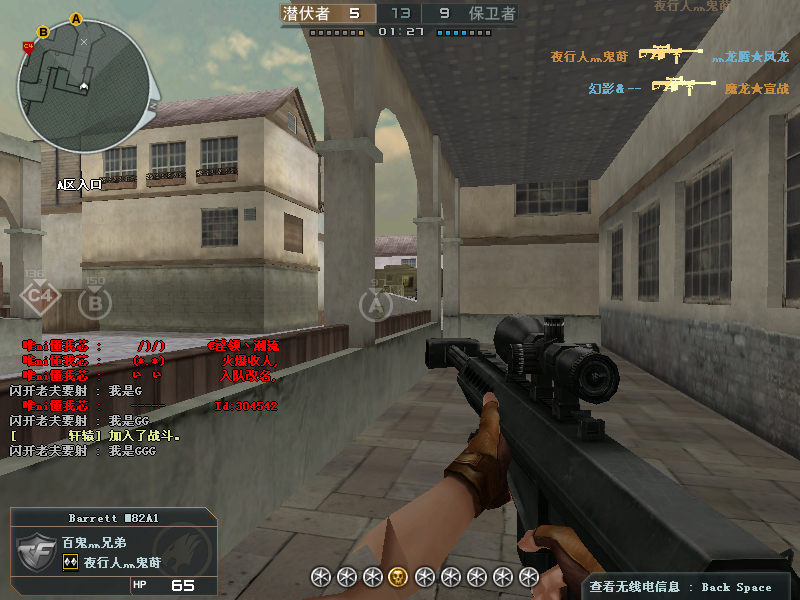Select the gold skull player icon
The image size is (800, 600).
[x=398, y=576]
